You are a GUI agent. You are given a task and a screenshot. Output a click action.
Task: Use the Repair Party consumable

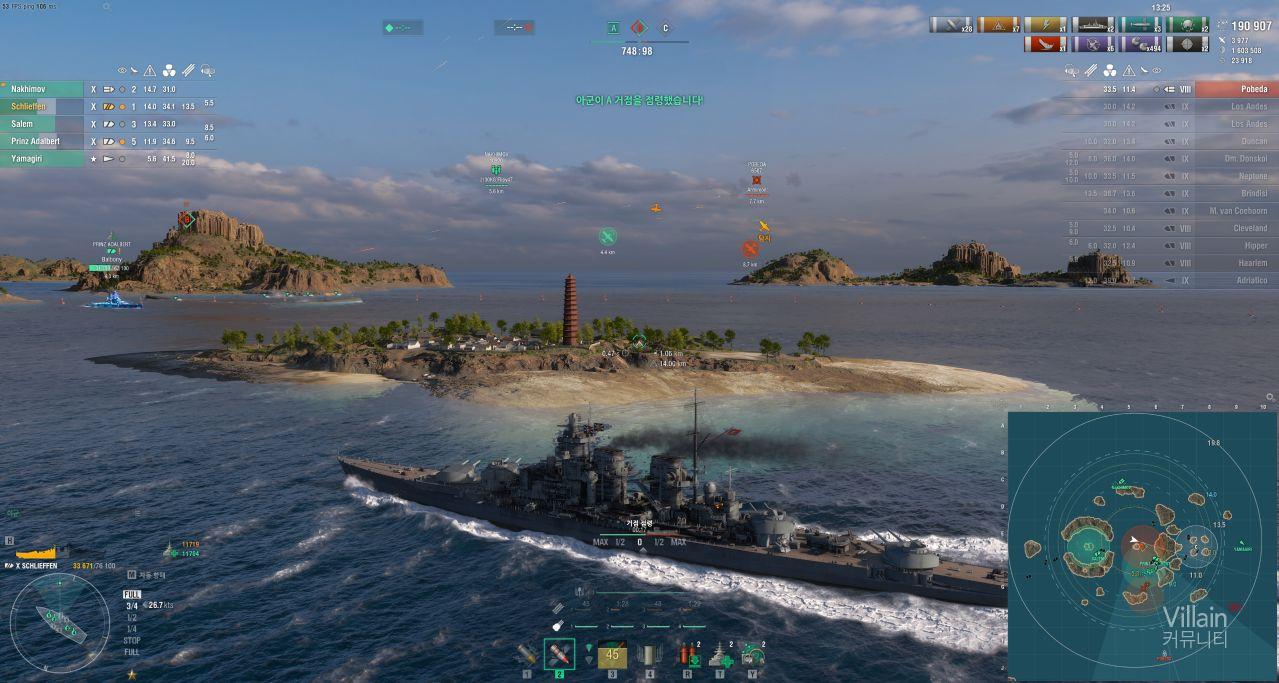coord(720,655)
